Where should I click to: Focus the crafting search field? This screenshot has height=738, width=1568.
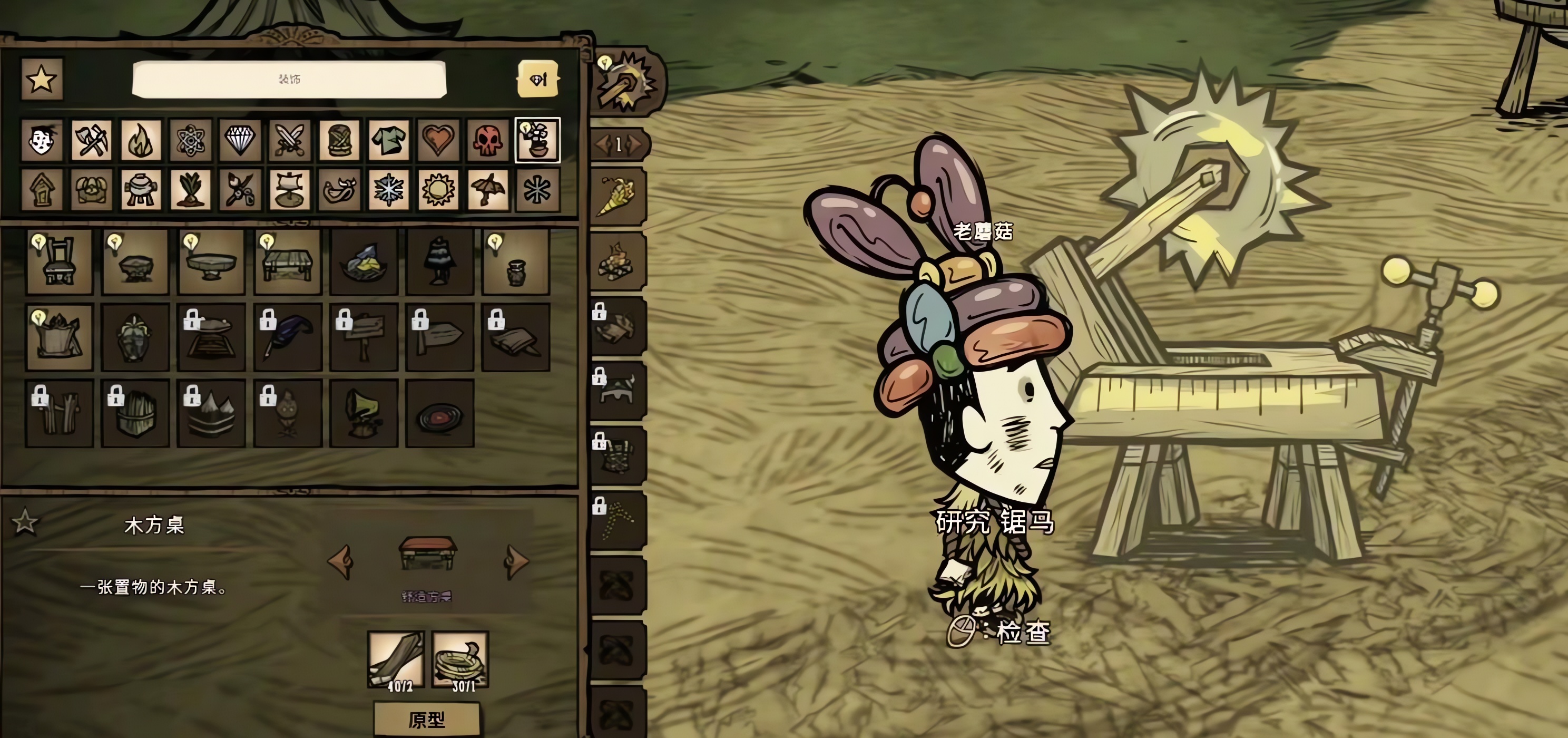(289, 79)
